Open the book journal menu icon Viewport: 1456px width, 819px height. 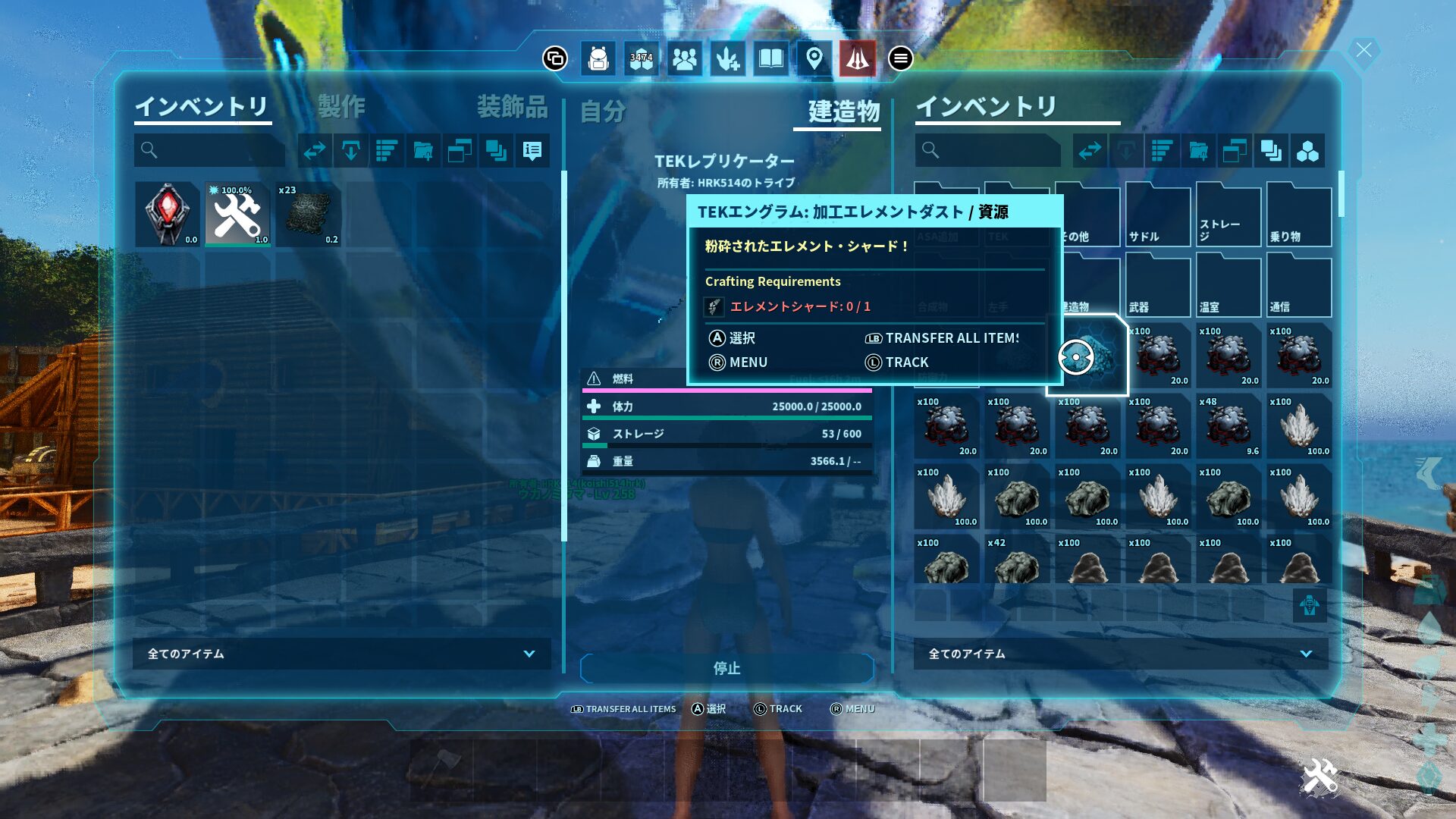[770, 58]
